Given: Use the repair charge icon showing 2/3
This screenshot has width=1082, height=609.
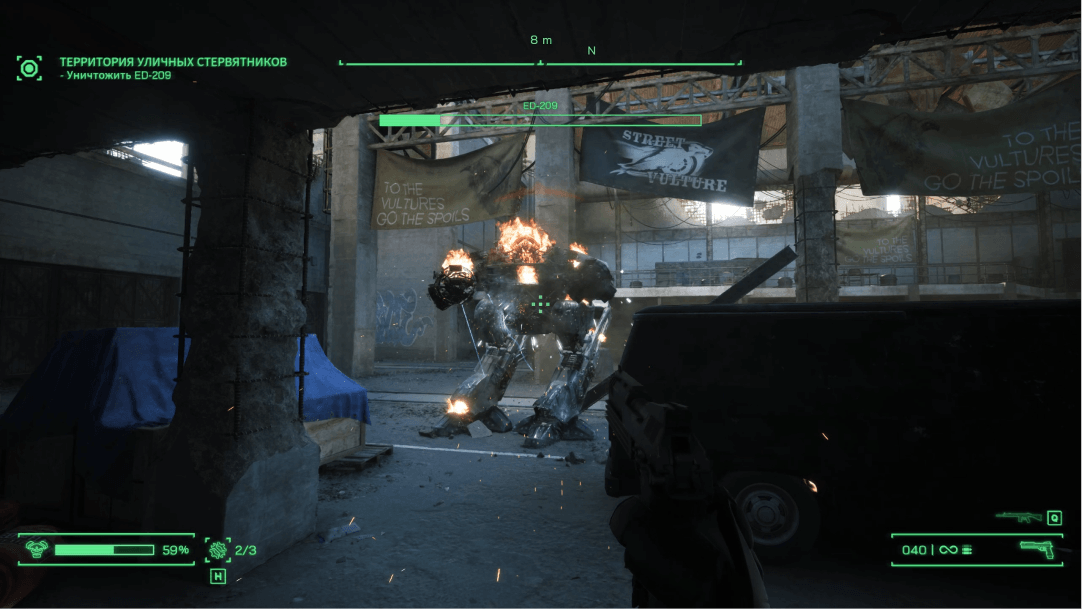Looking at the screenshot, I should pyautogui.click(x=217, y=549).
